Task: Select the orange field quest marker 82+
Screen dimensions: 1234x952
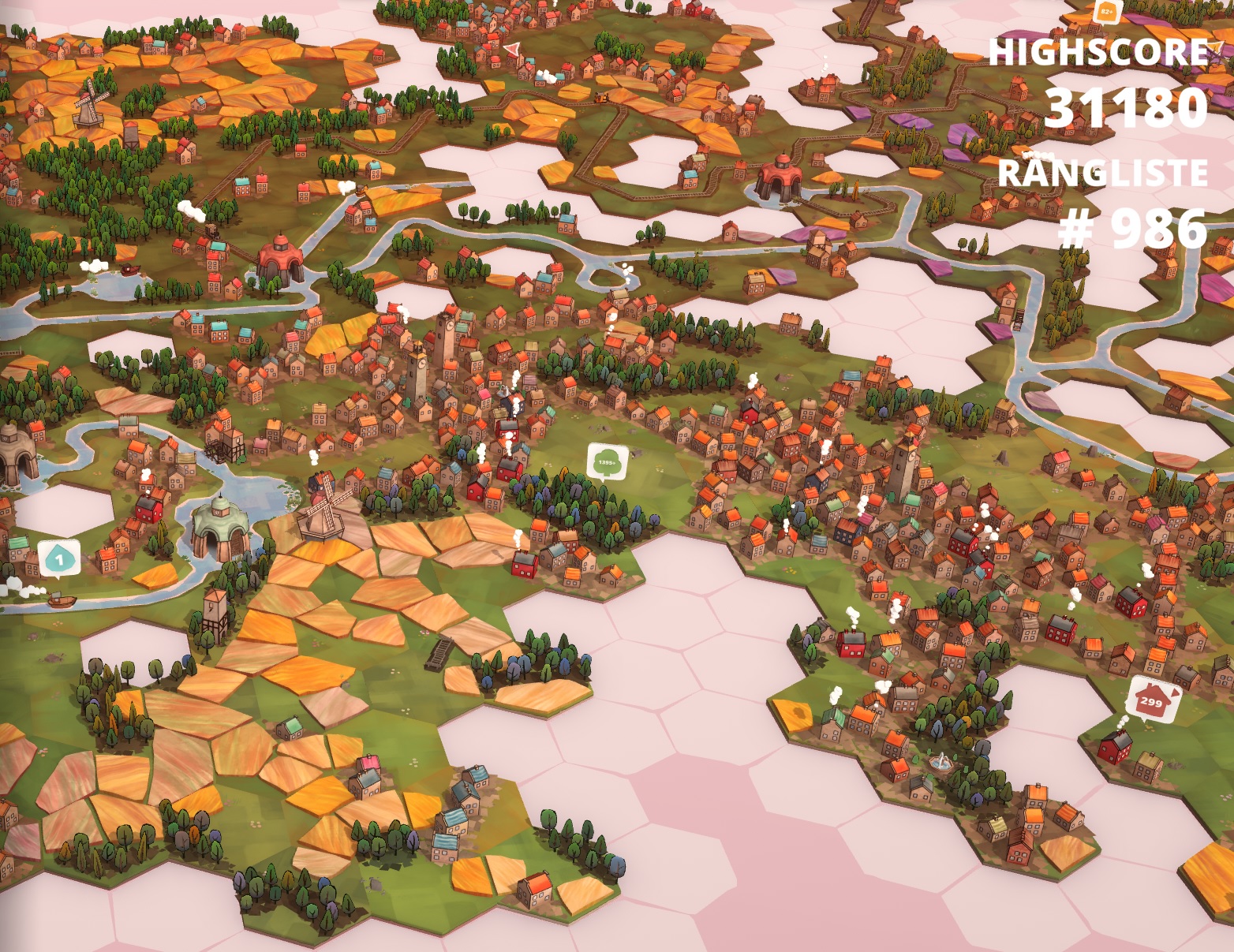Action: [x=1107, y=11]
